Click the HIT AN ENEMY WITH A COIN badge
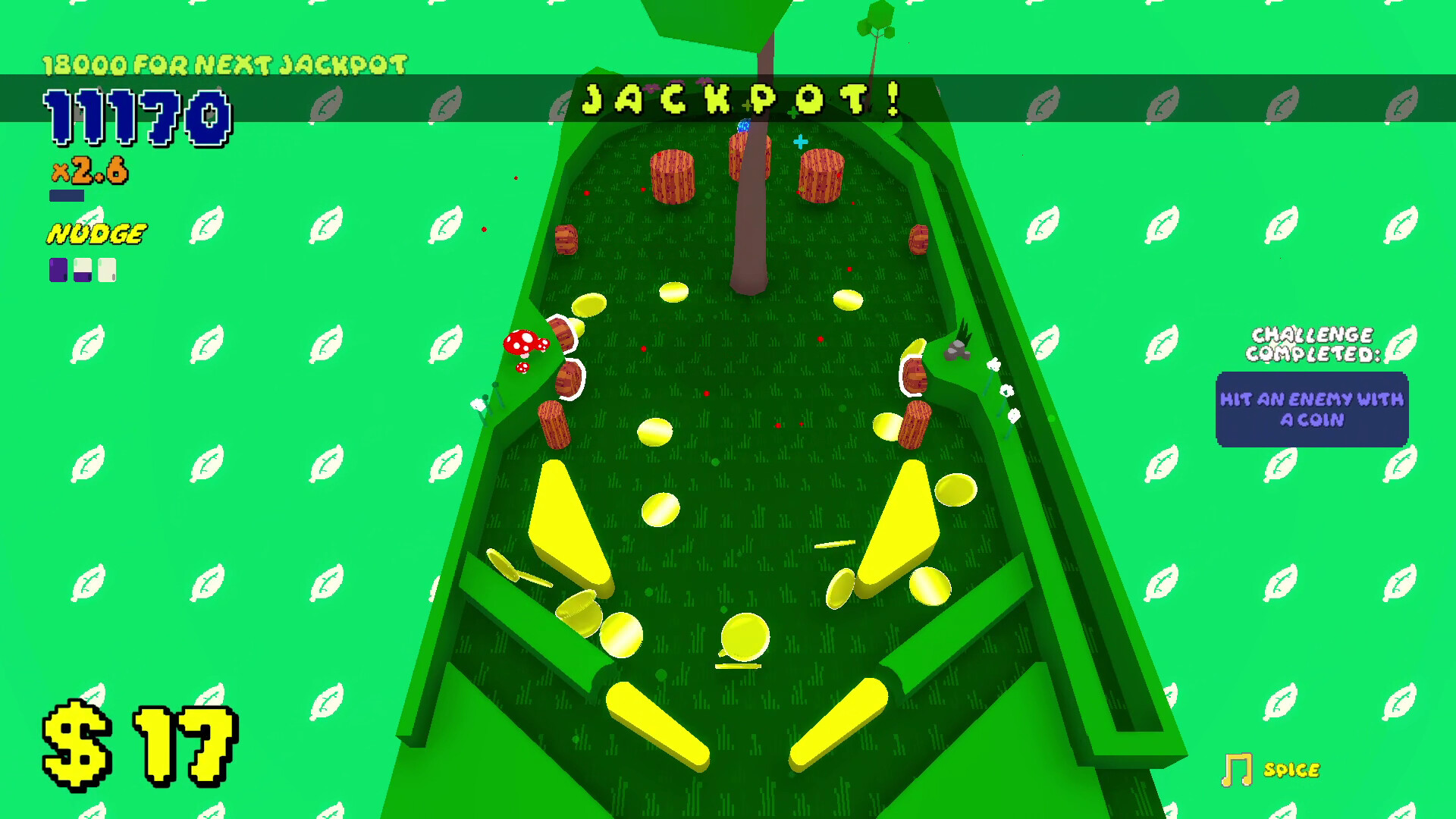Image resolution: width=1456 pixels, height=819 pixels. click(x=1312, y=408)
